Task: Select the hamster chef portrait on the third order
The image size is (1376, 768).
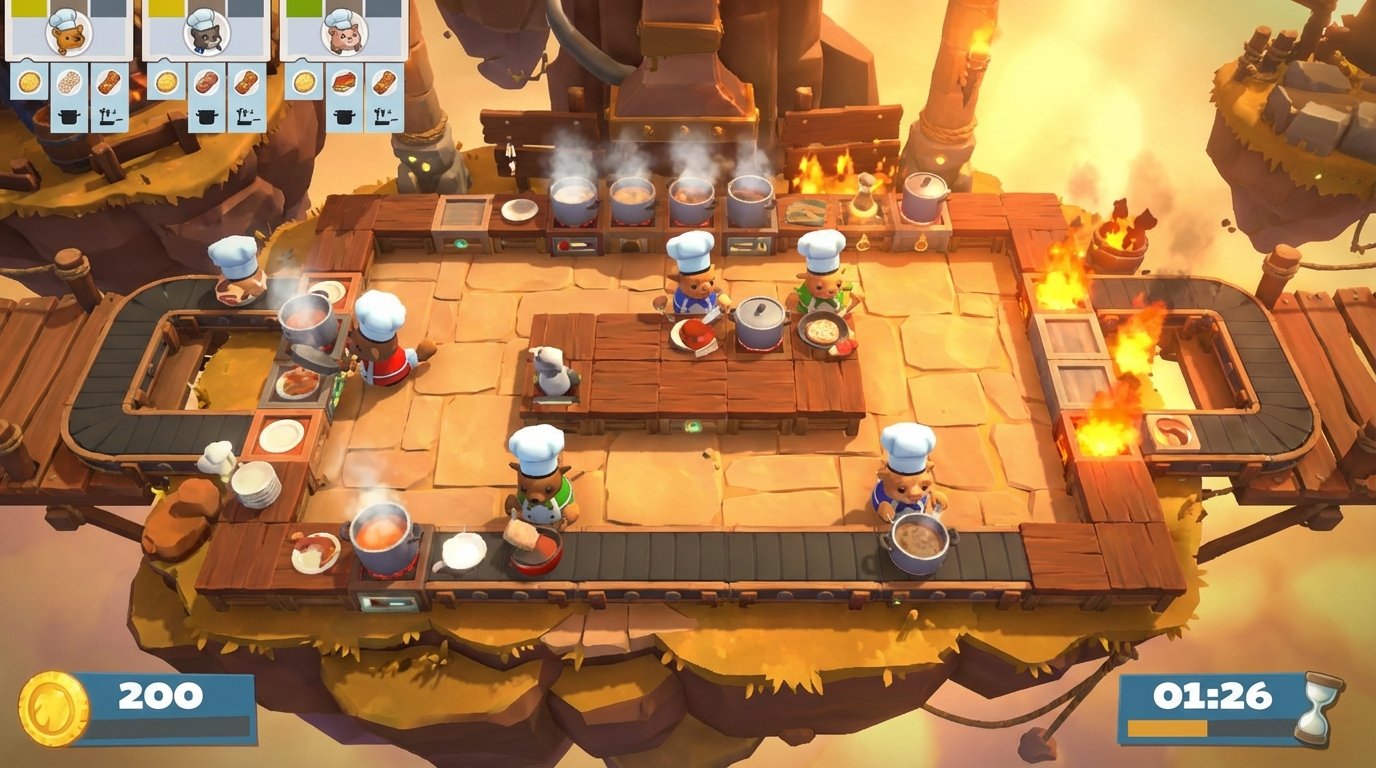Action: point(342,34)
